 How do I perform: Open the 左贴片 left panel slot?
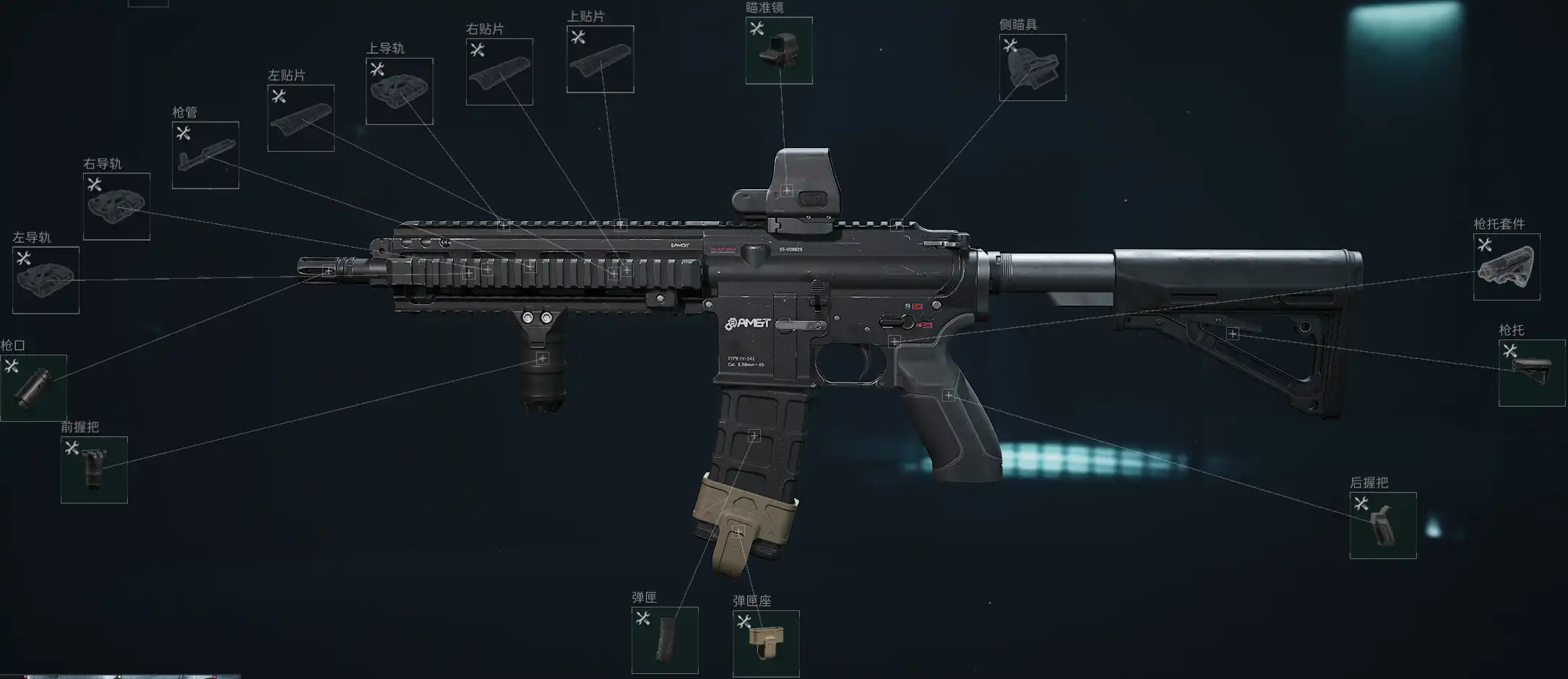coord(301,118)
